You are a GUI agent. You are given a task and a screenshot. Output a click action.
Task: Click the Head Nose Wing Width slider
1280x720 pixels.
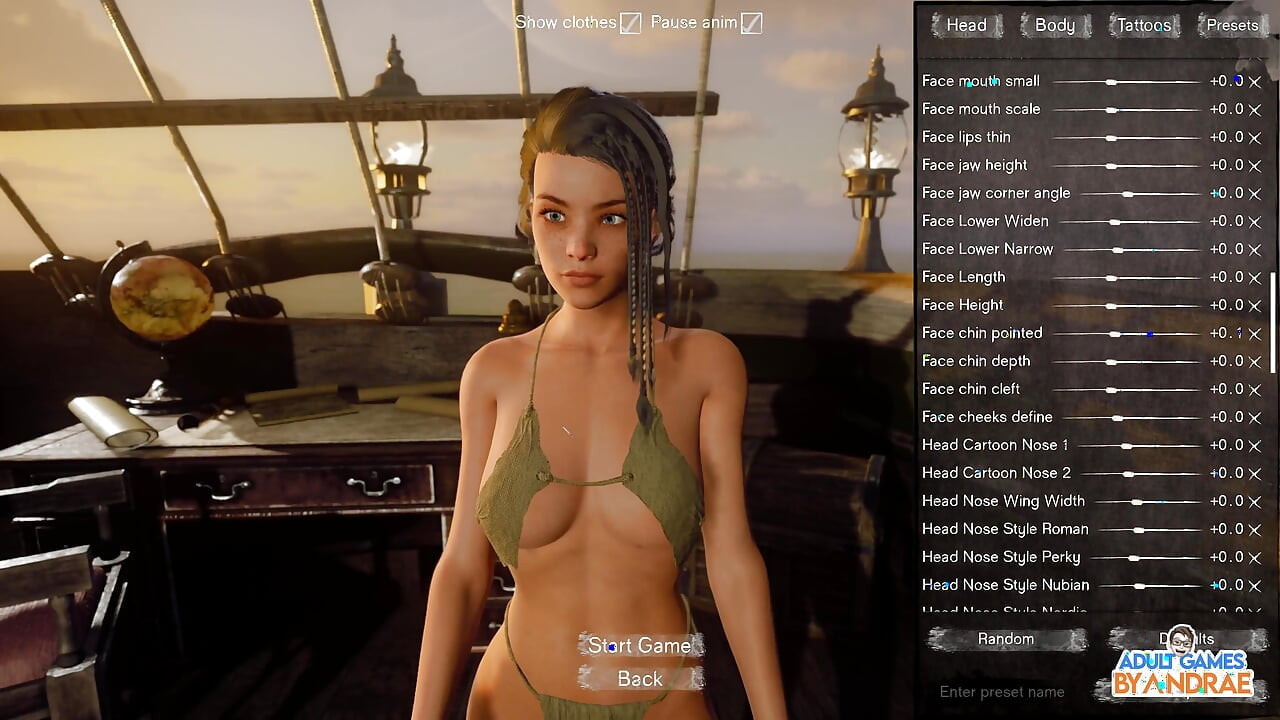point(1137,502)
